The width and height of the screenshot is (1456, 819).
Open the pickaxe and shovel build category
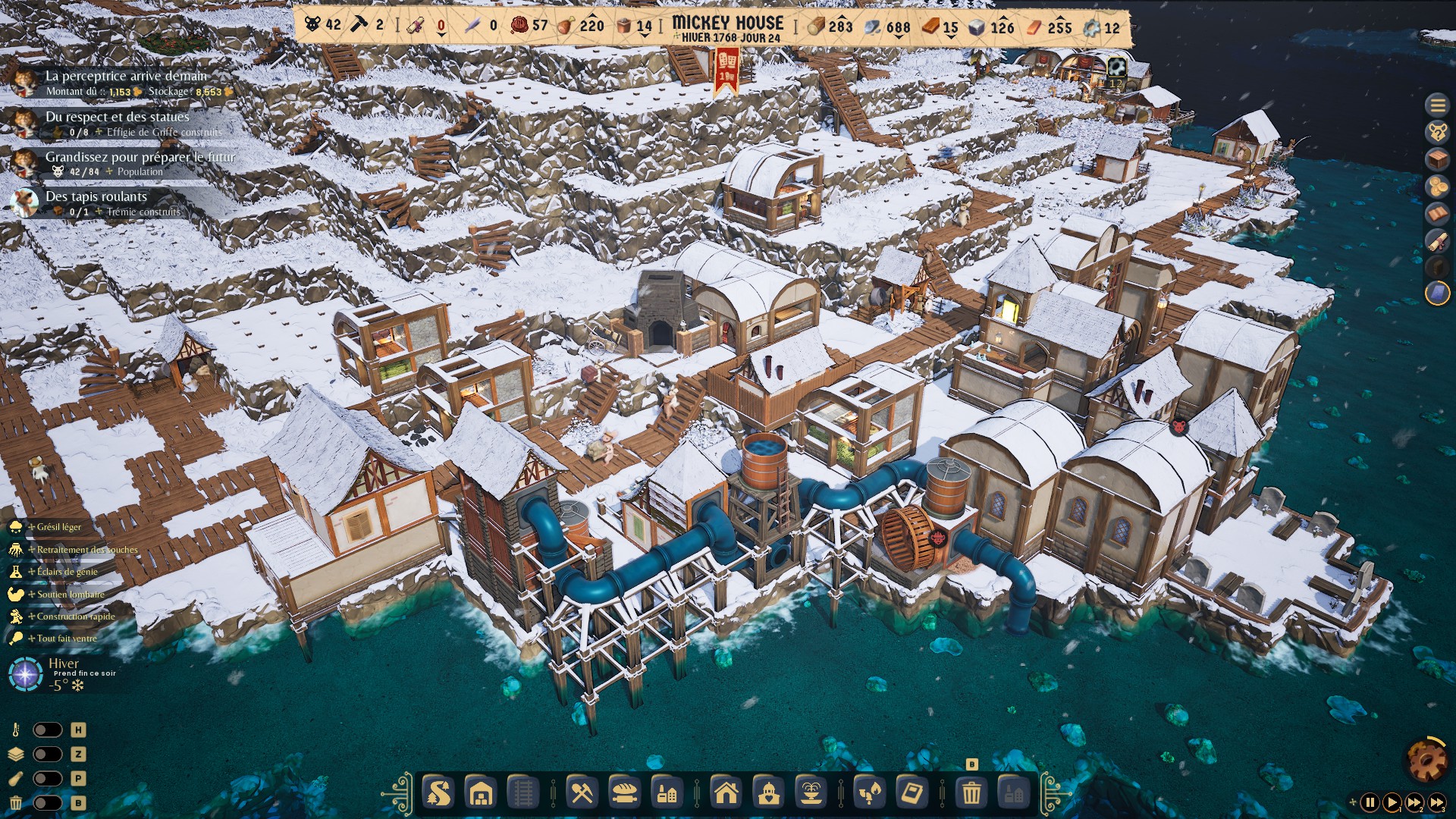(x=582, y=794)
